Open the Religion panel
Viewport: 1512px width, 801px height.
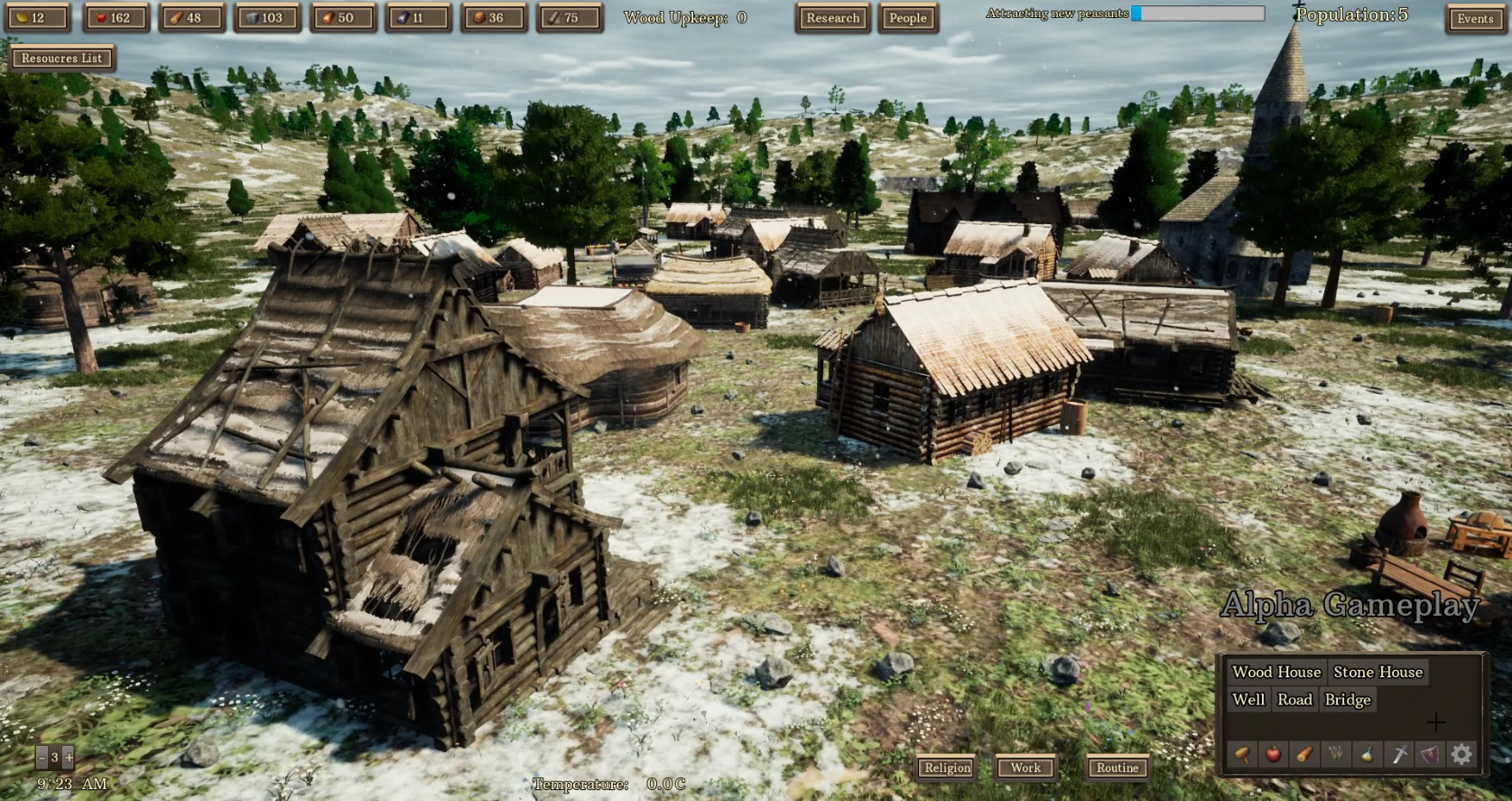(x=947, y=768)
